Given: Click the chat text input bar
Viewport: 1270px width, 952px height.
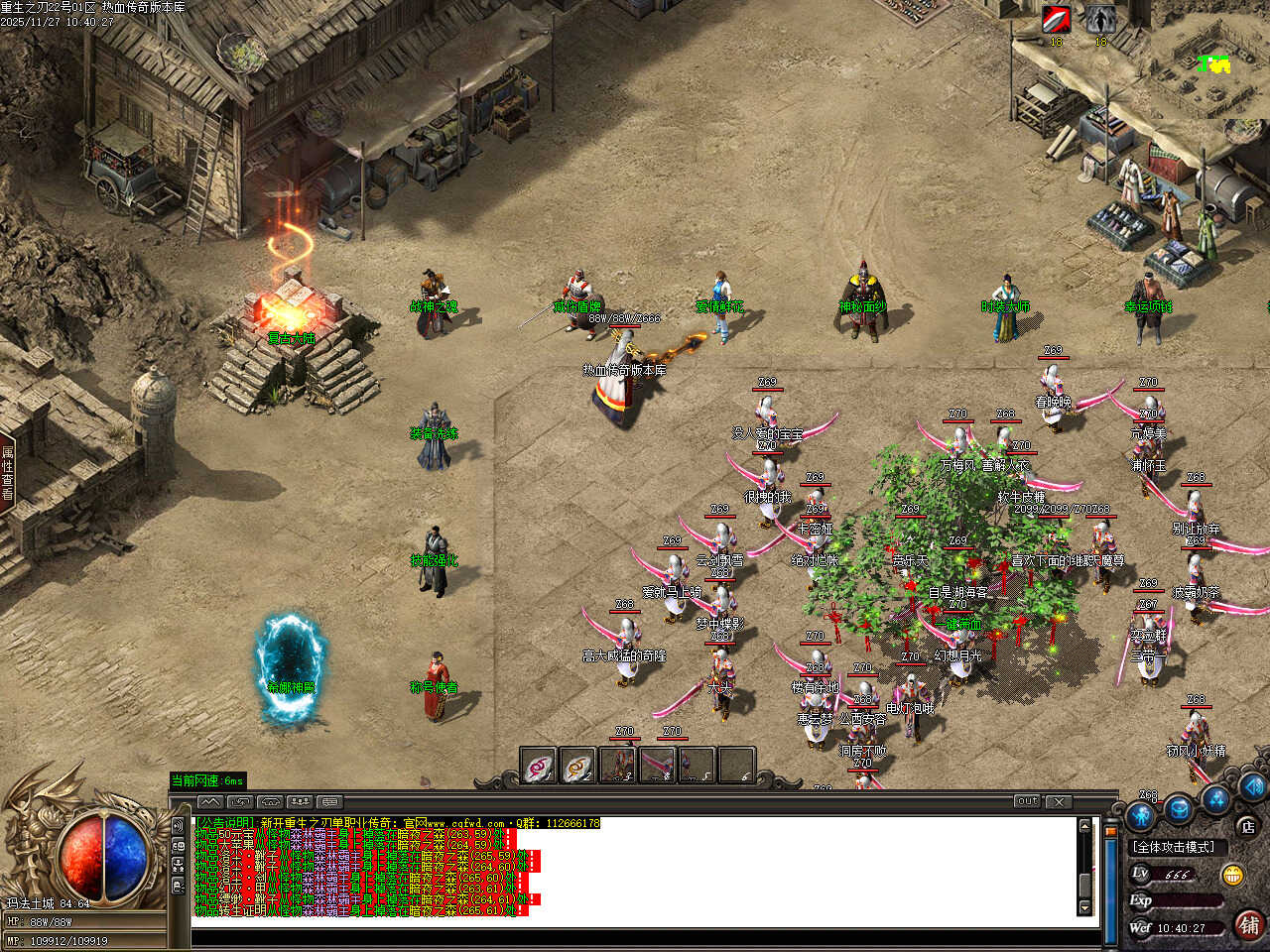Looking at the screenshot, I should tap(635, 935).
